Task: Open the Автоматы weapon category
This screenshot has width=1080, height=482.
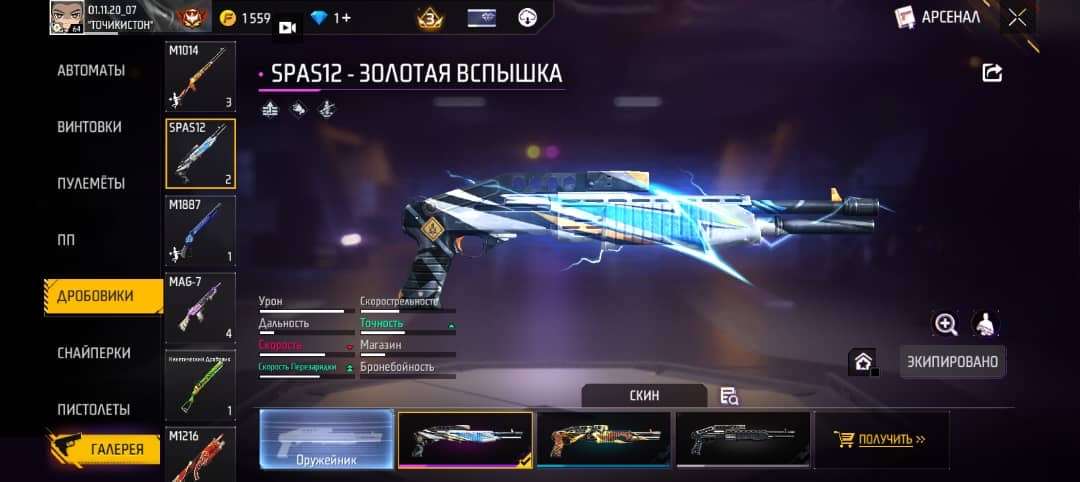Action: (91, 71)
